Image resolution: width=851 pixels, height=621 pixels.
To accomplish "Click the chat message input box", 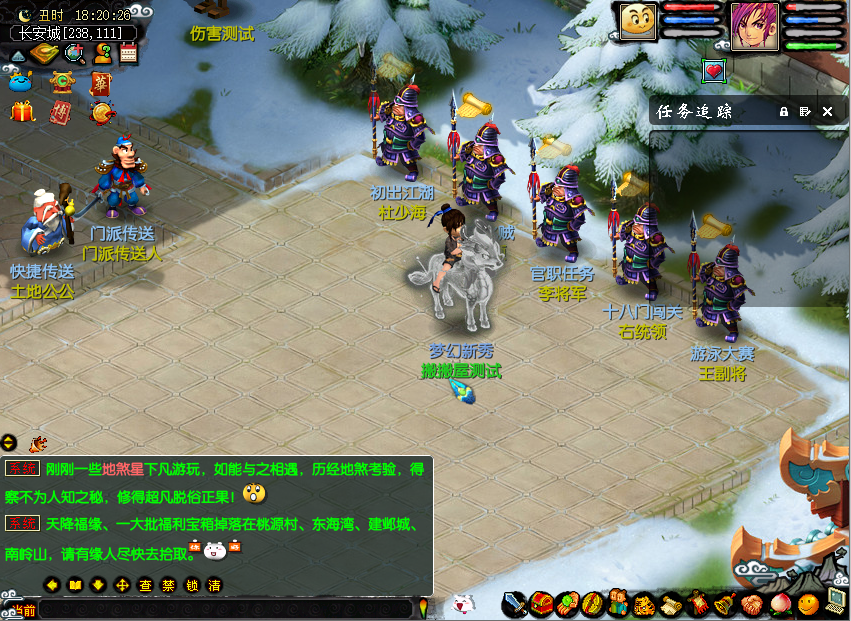I will point(225,608).
